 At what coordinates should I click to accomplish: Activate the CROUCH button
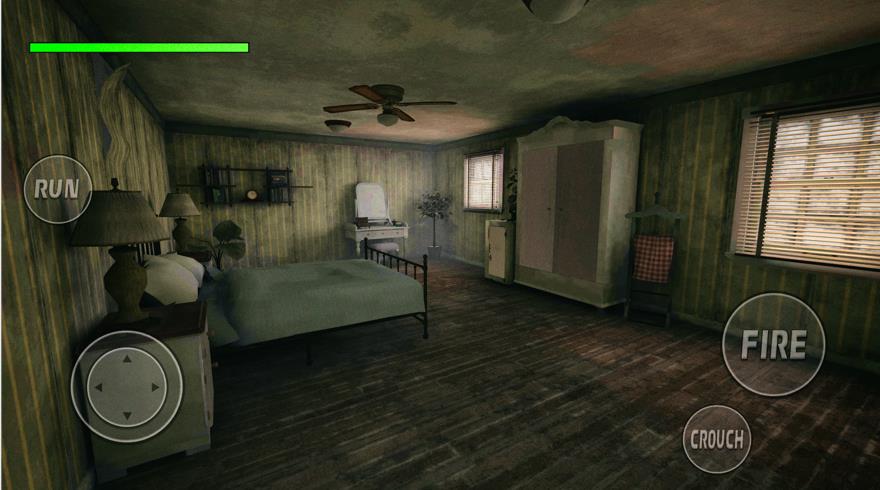click(x=717, y=438)
